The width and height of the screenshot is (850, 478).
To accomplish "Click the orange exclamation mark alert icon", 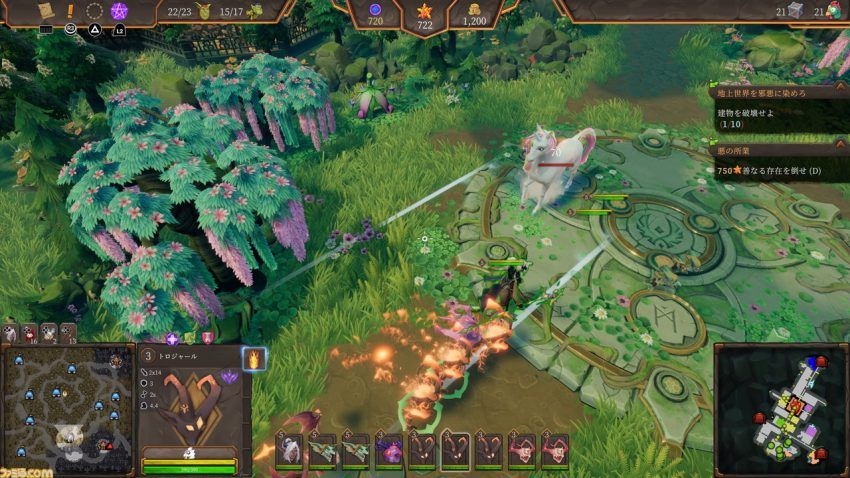I will coord(70,11).
